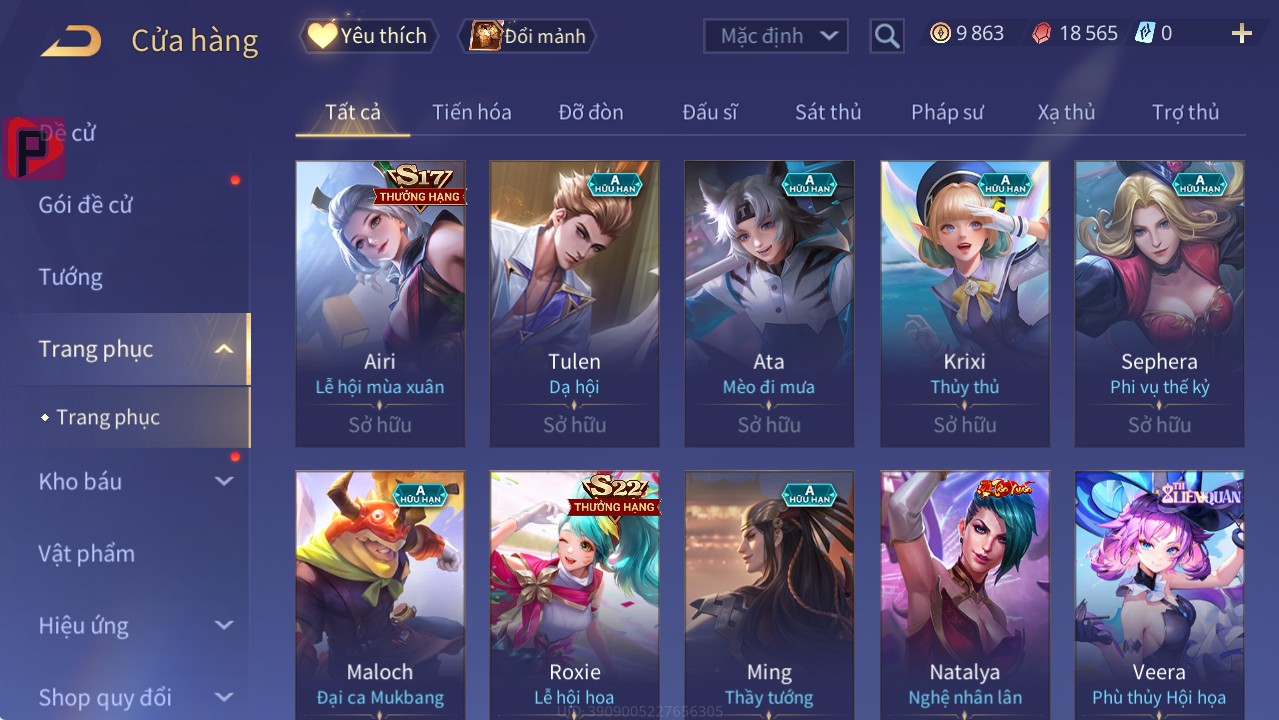Image resolution: width=1279 pixels, height=720 pixels.
Task: Filter by Pháp sư skins
Action: pos(947,112)
